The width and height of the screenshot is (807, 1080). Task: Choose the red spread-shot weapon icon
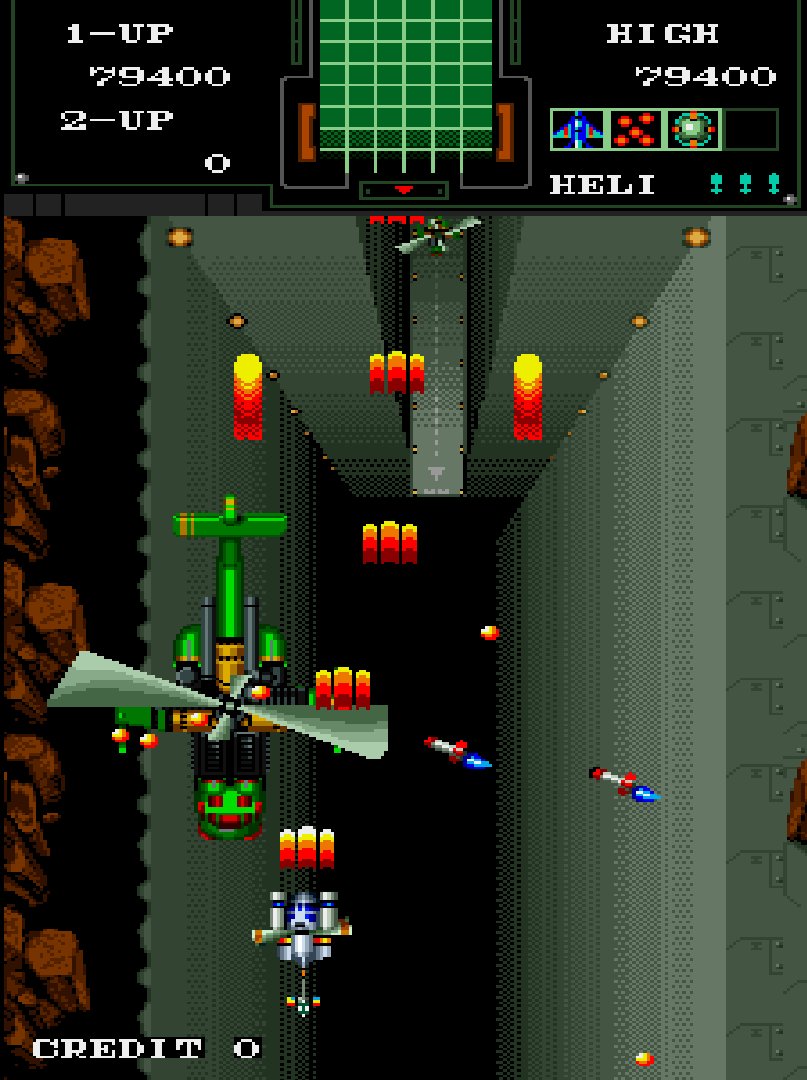click(x=636, y=130)
